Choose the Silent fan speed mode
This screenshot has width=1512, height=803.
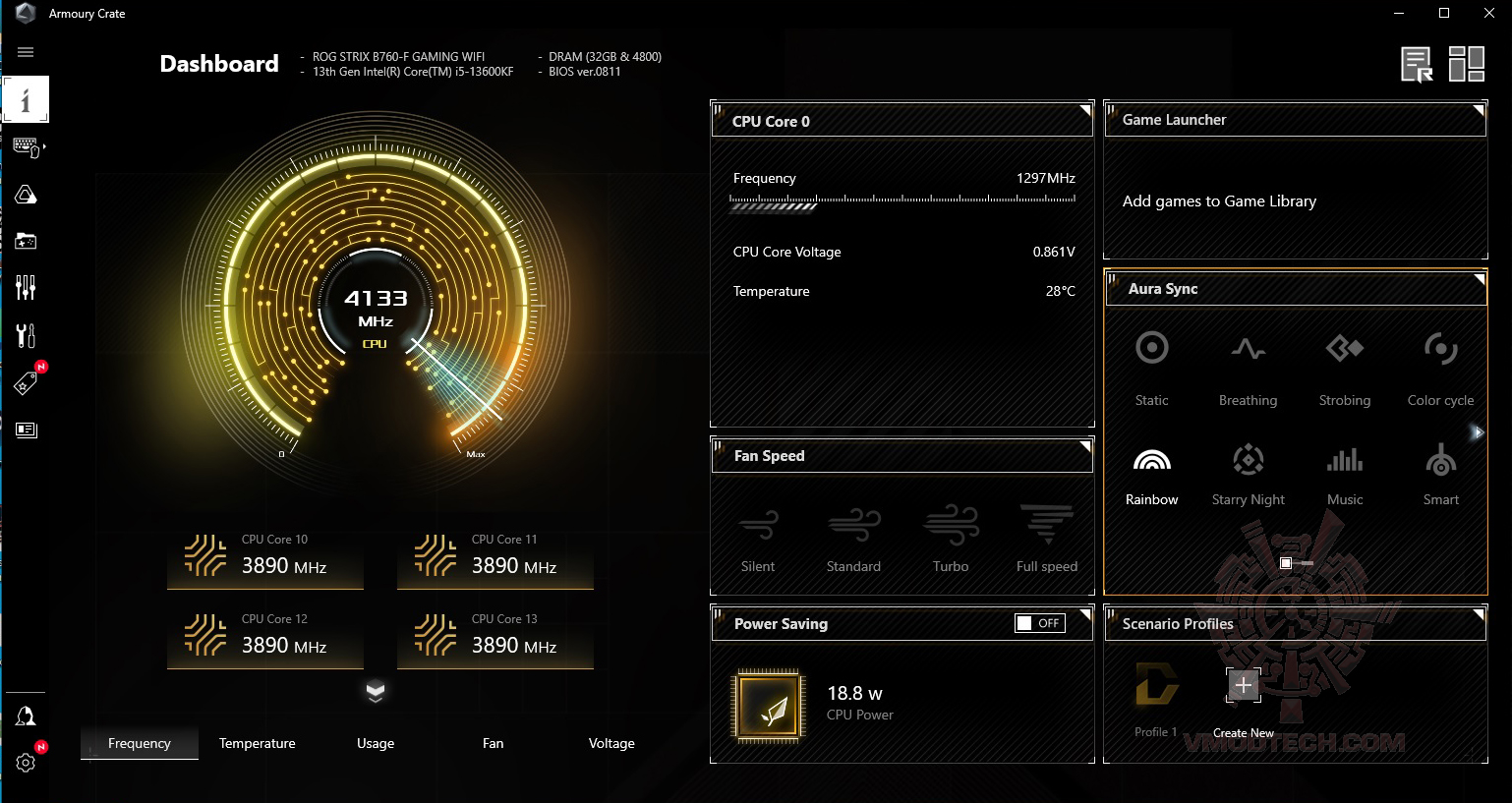coord(758,538)
